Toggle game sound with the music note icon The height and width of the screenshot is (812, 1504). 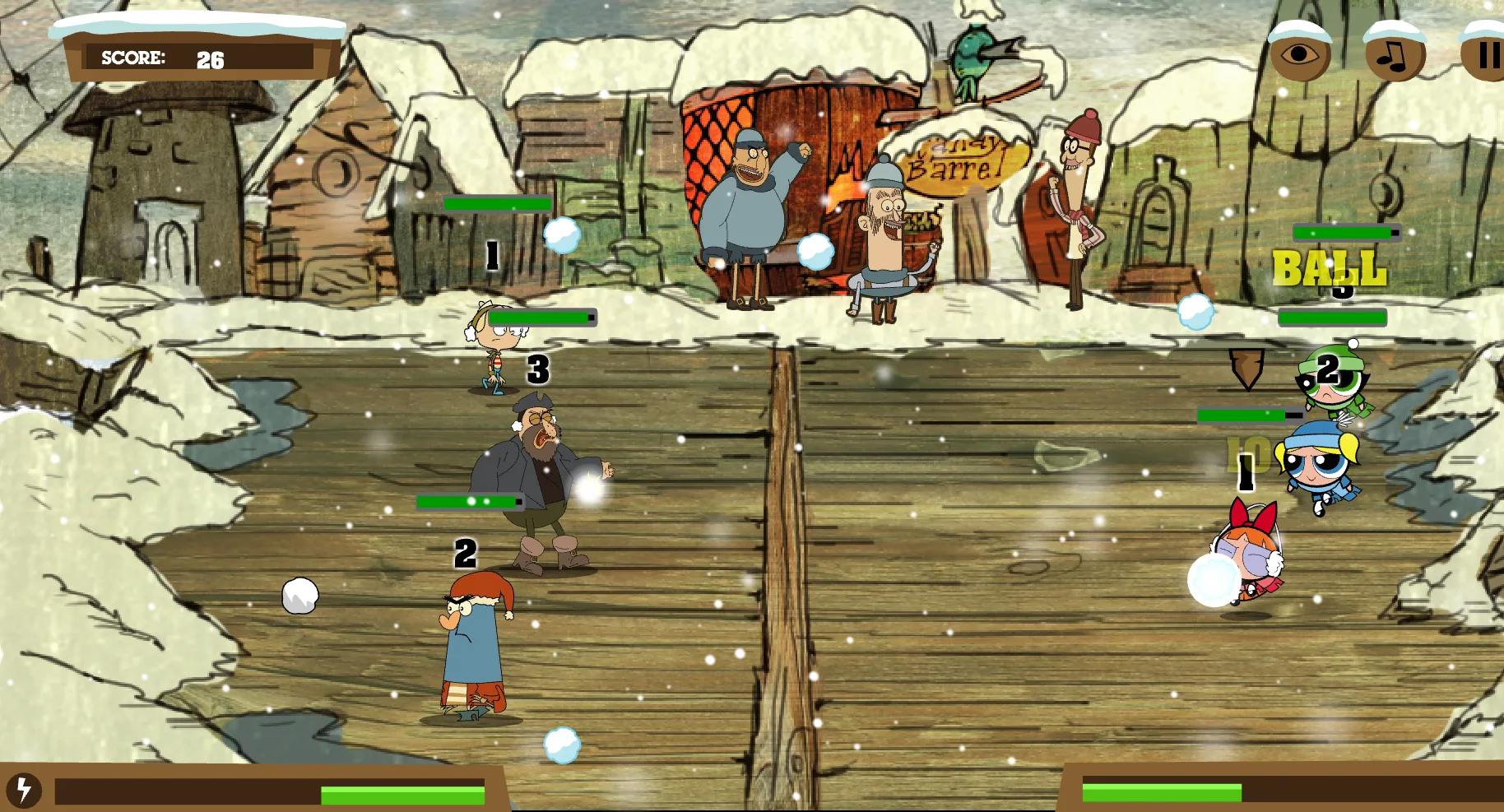(x=1392, y=54)
